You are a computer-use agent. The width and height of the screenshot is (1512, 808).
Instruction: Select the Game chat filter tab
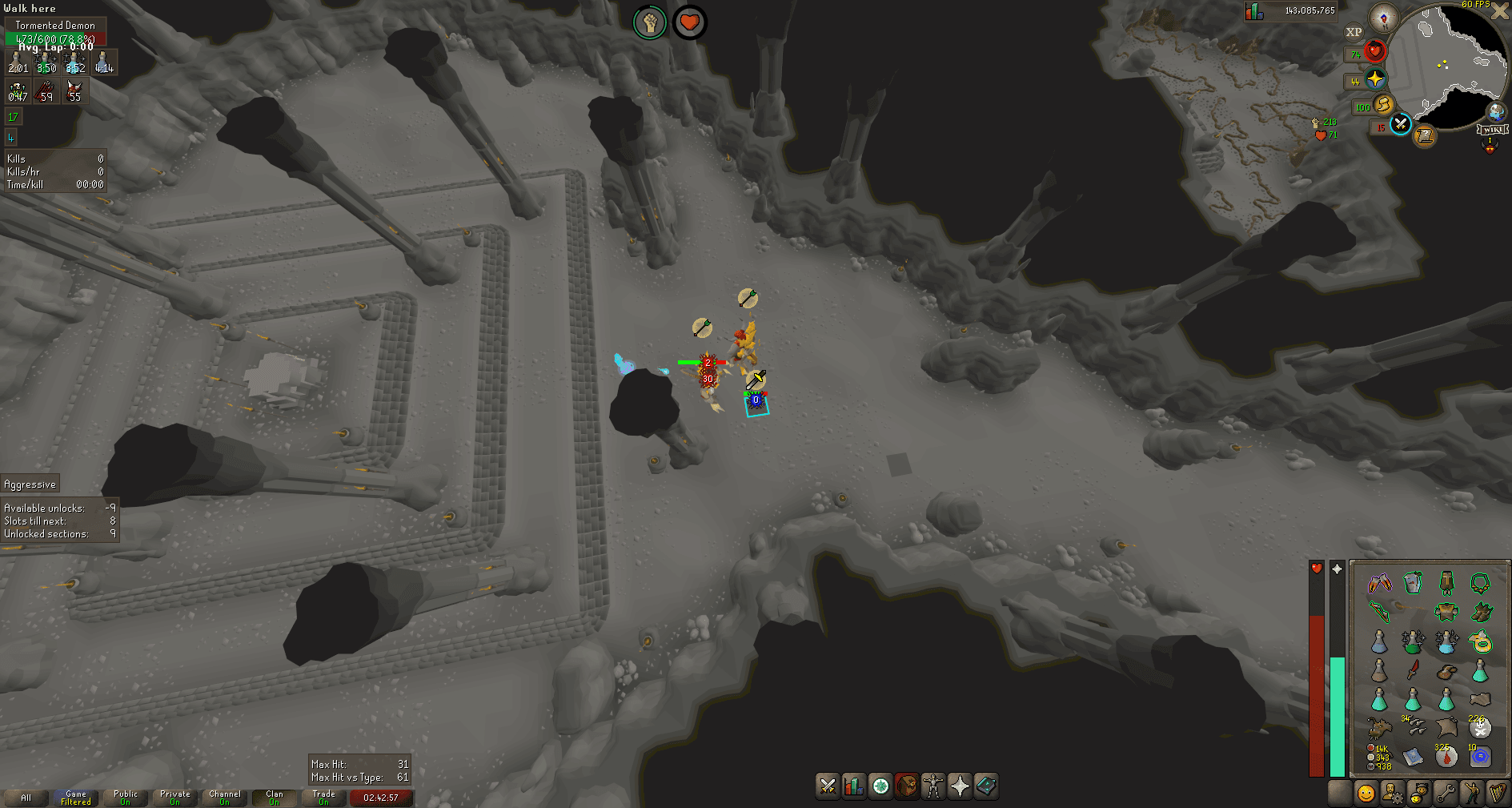pos(76,798)
